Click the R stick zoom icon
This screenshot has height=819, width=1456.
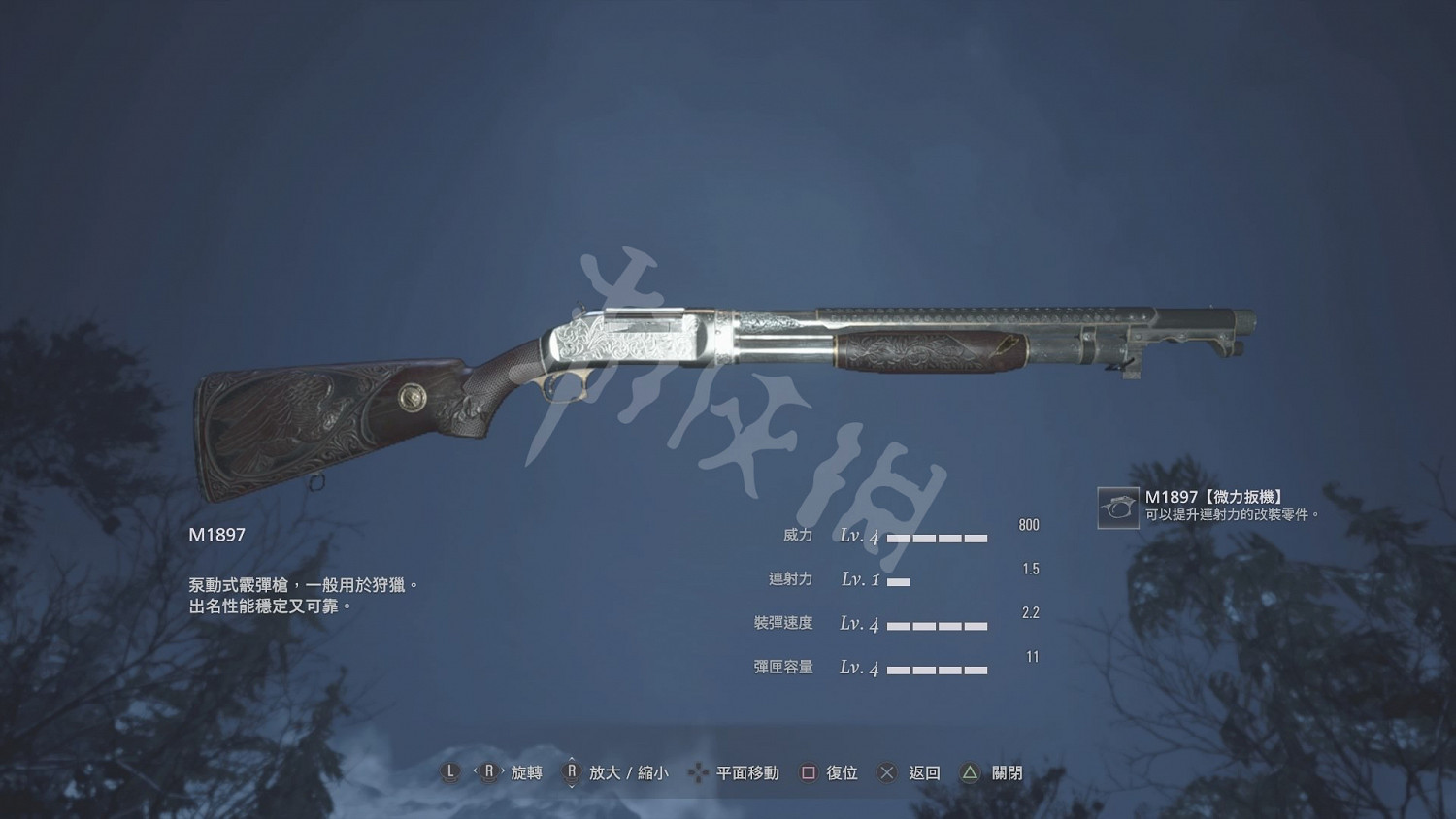[573, 773]
